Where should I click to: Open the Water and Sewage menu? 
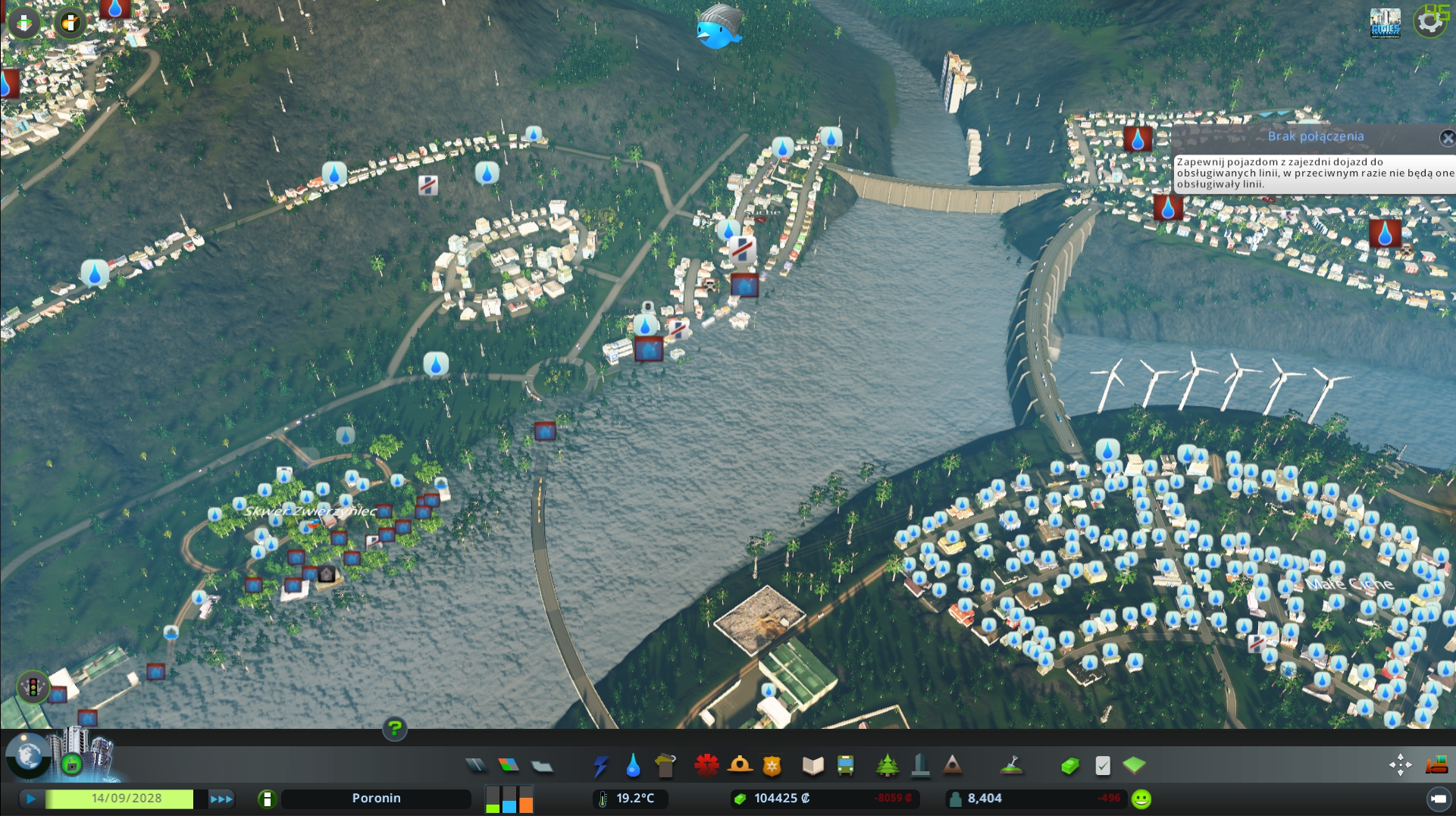633,766
